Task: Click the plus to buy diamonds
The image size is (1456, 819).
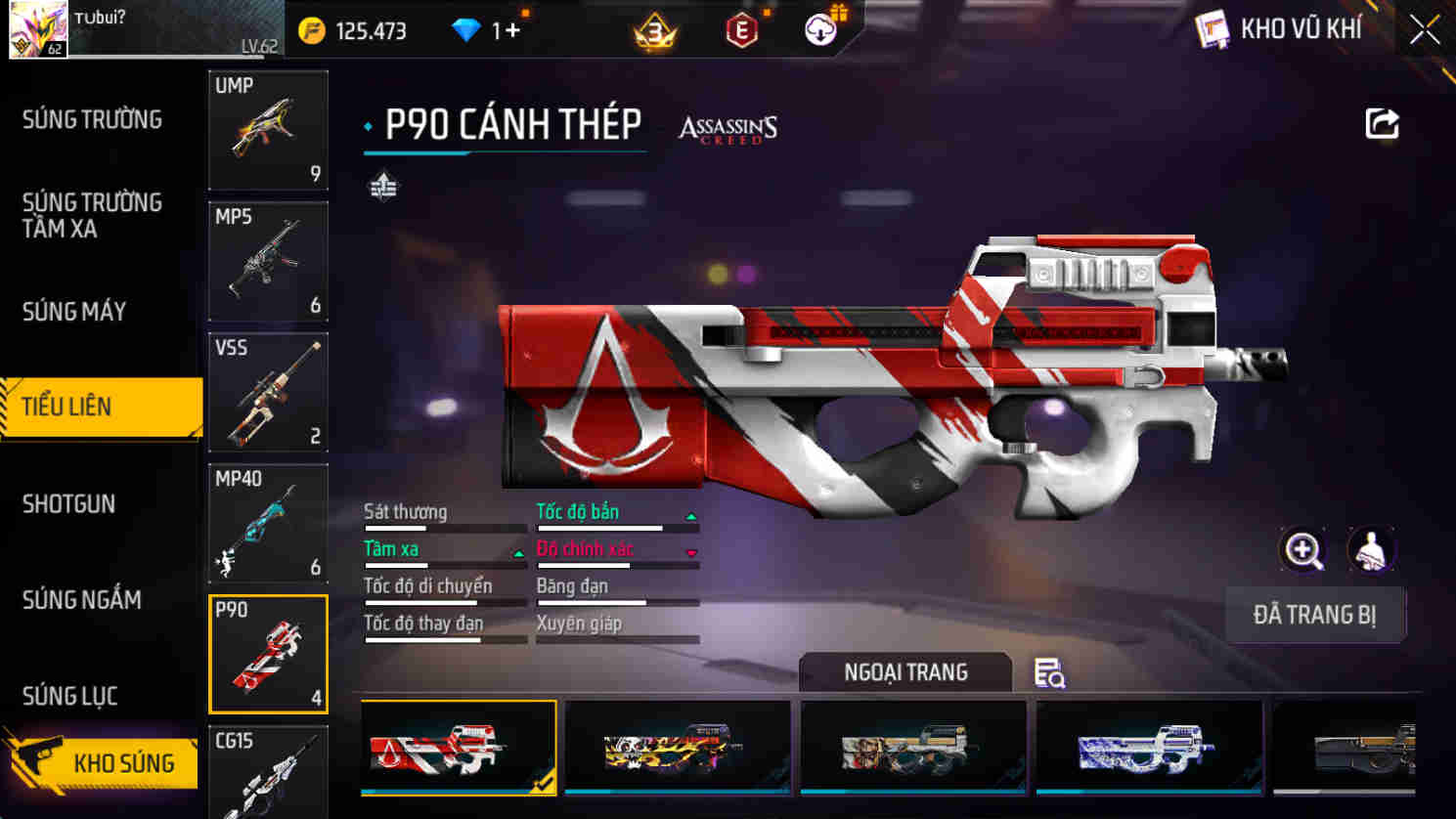Action: (512, 30)
